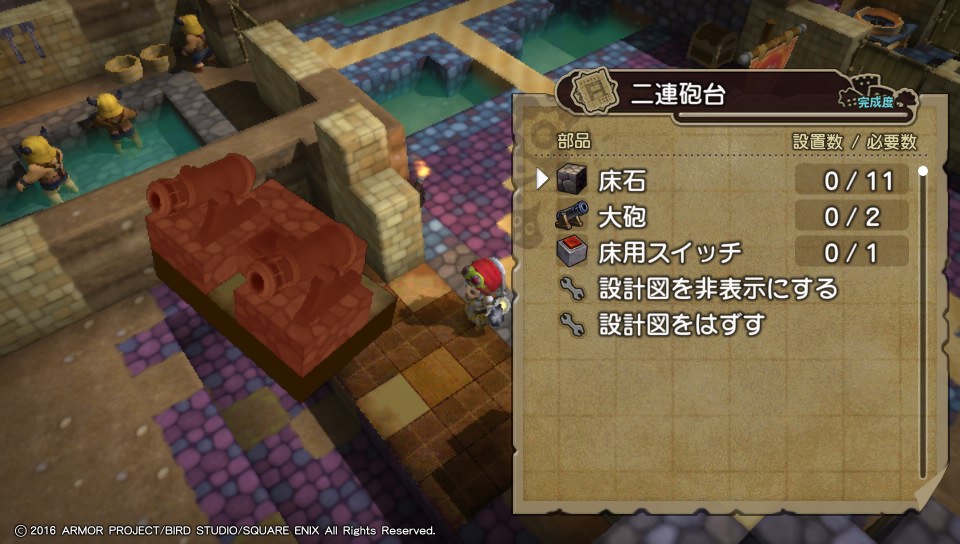Image resolution: width=960 pixels, height=544 pixels.
Task: Choose 設計図を非表示にする option
Action: click(717, 289)
